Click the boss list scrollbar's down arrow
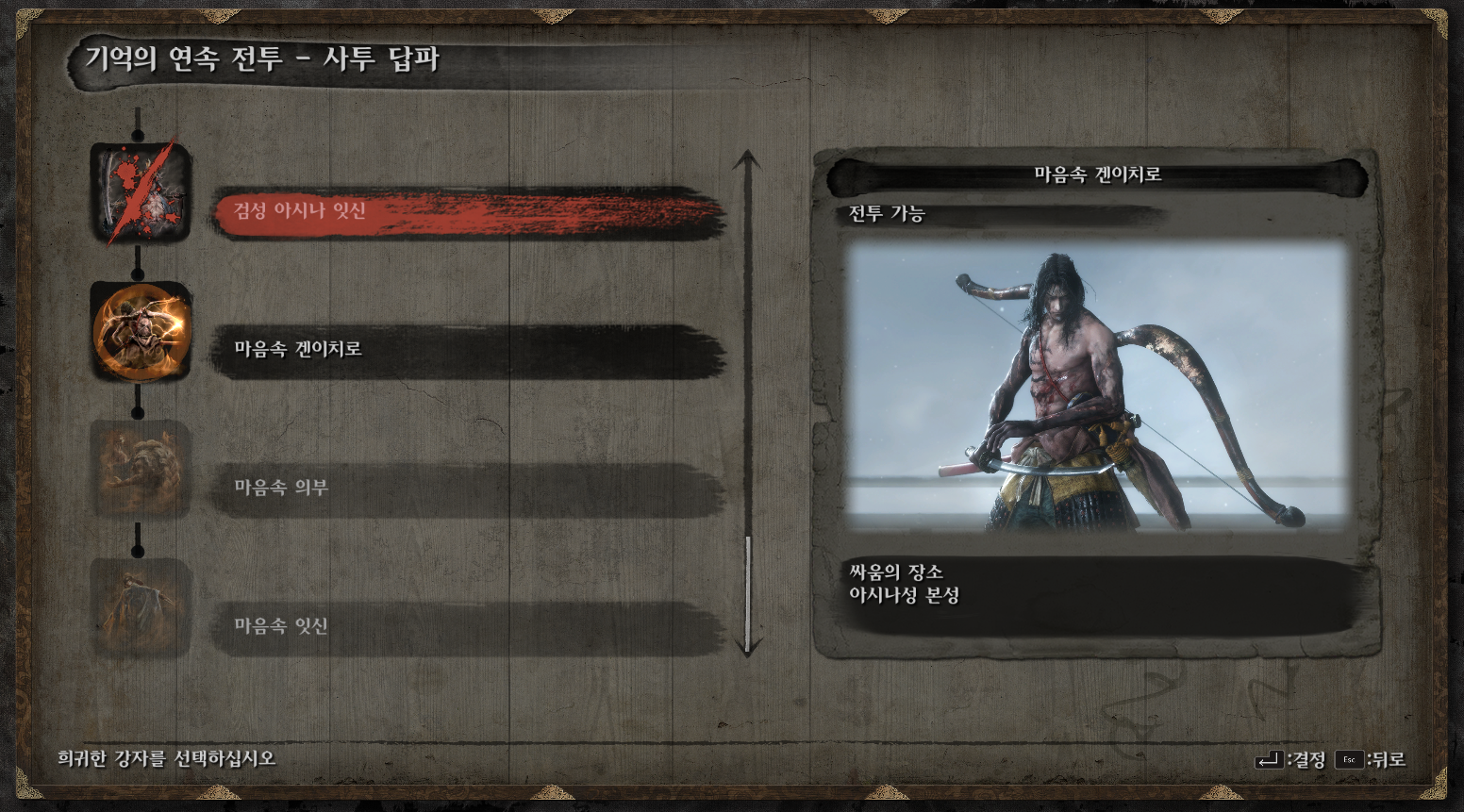Image resolution: width=1464 pixels, height=812 pixels. [747, 648]
